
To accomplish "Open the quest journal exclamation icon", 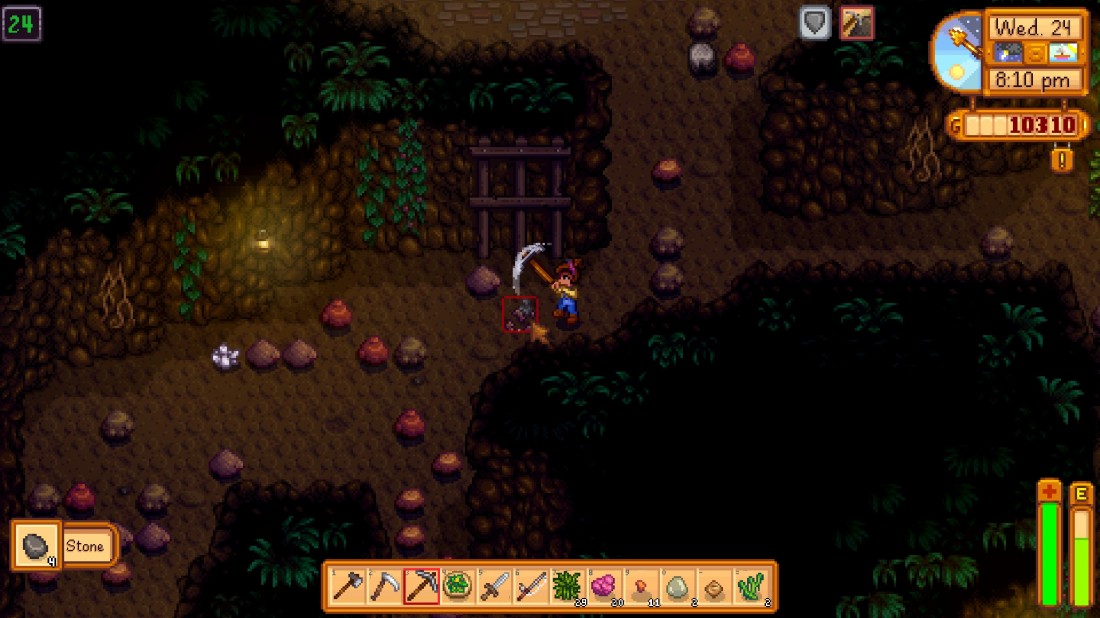I will click(x=1061, y=158).
